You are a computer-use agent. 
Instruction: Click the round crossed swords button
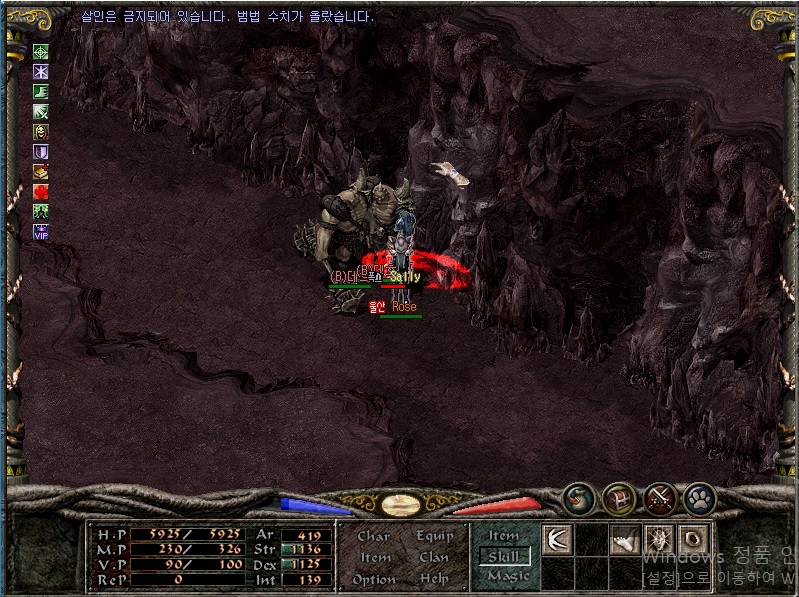tap(660, 498)
